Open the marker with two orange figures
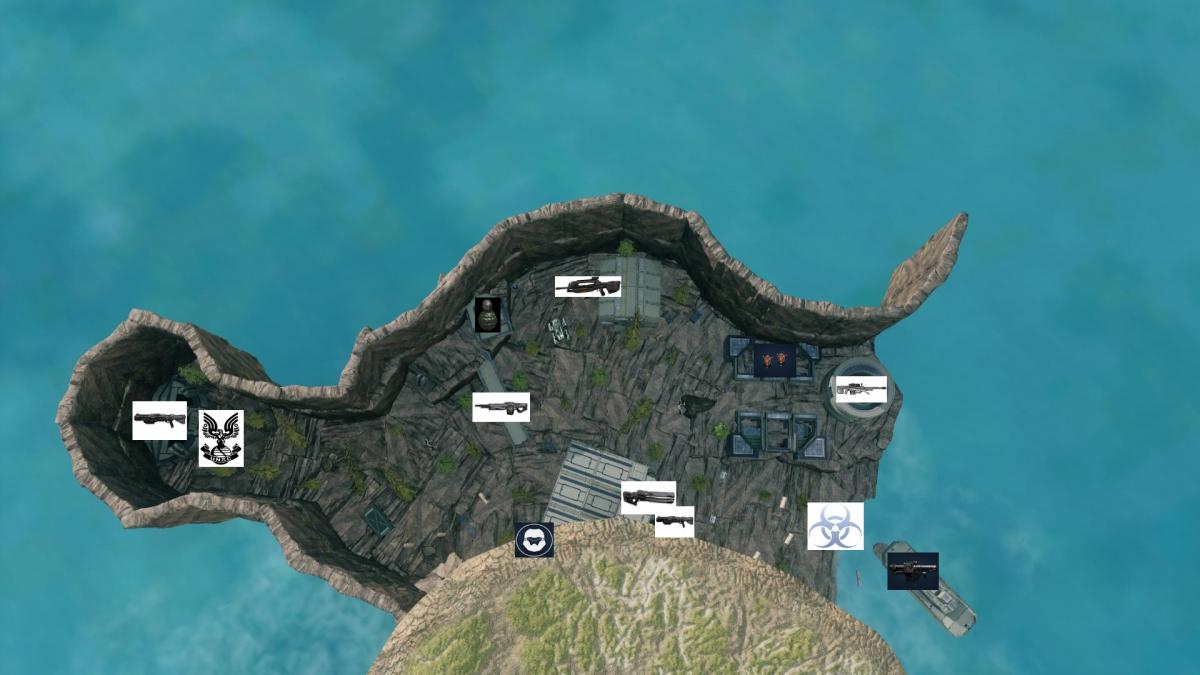This screenshot has height=675, width=1200. point(775,360)
